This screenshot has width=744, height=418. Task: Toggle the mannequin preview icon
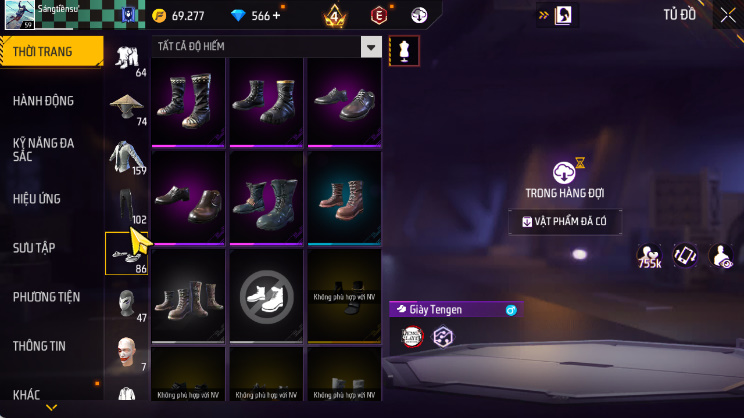[x=404, y=49]
